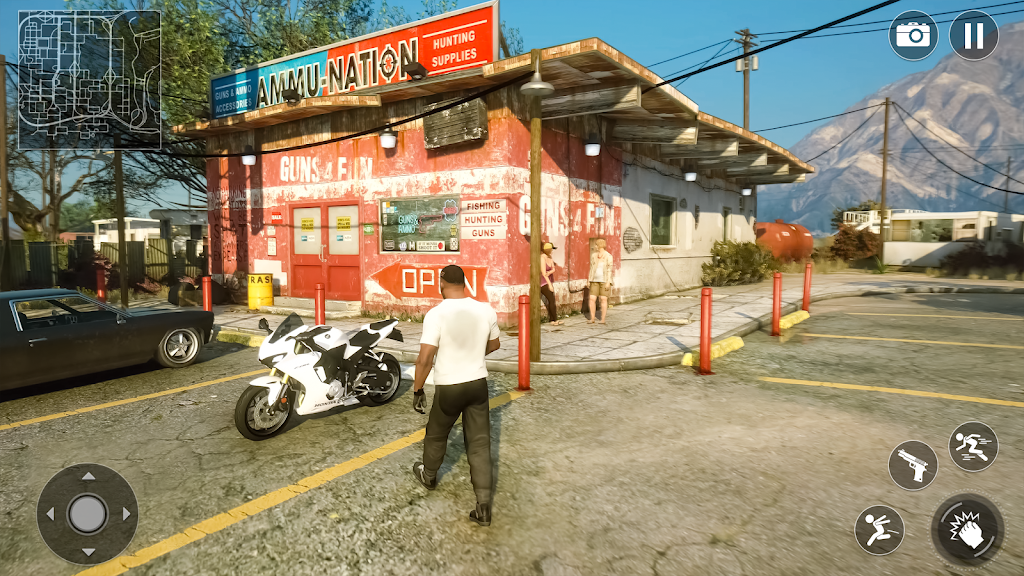Pause the game
This screenshot has width=1024, height=576.
[973, 36]
